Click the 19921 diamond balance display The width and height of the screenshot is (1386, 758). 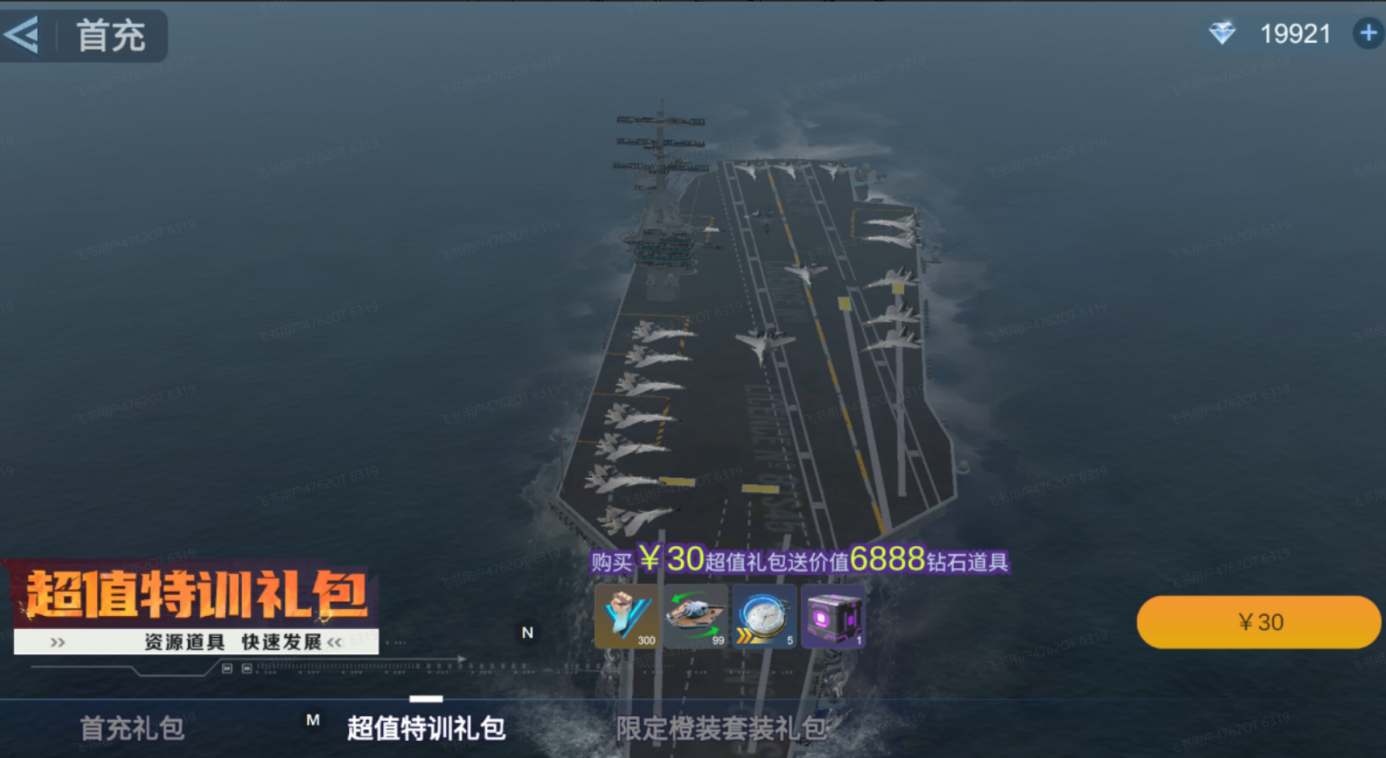tap(1294, 33)
